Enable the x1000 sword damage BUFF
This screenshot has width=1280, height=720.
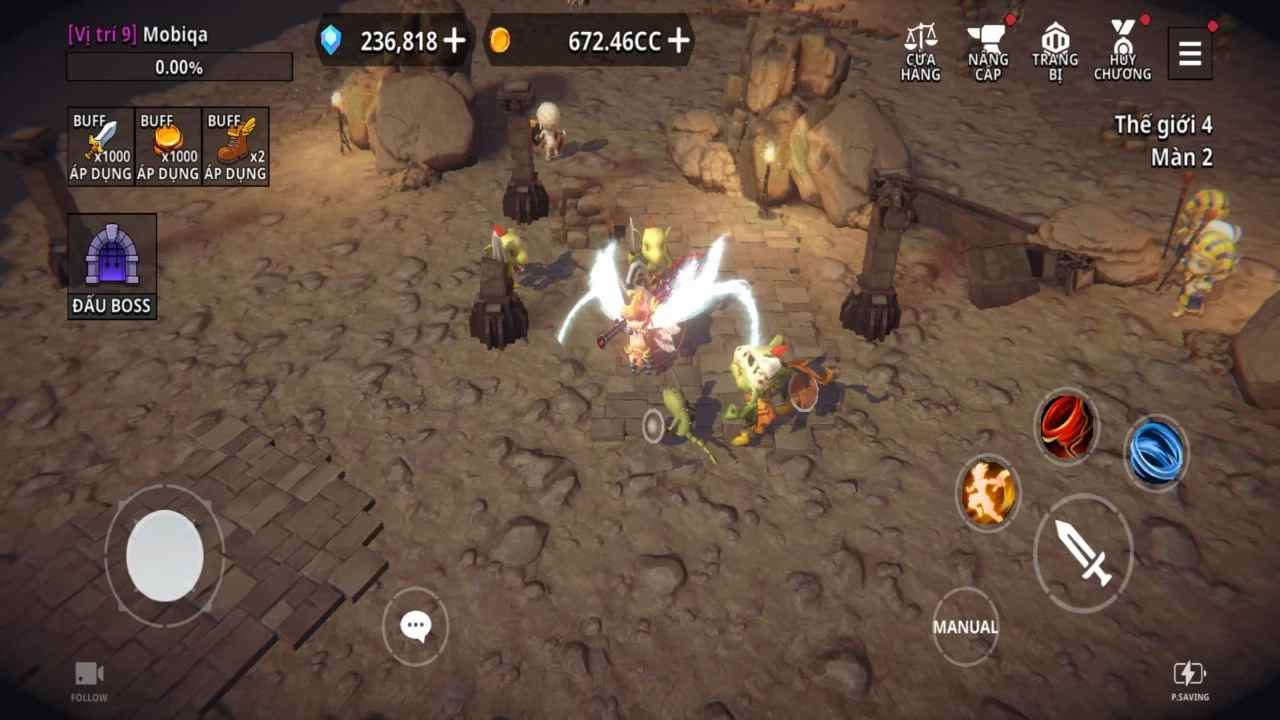[99, 145]
